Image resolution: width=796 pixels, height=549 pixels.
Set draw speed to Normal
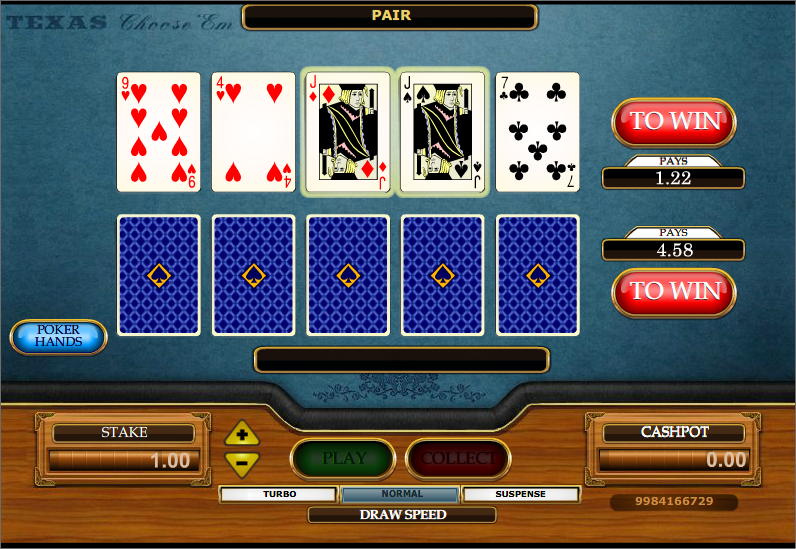point(401,494)
